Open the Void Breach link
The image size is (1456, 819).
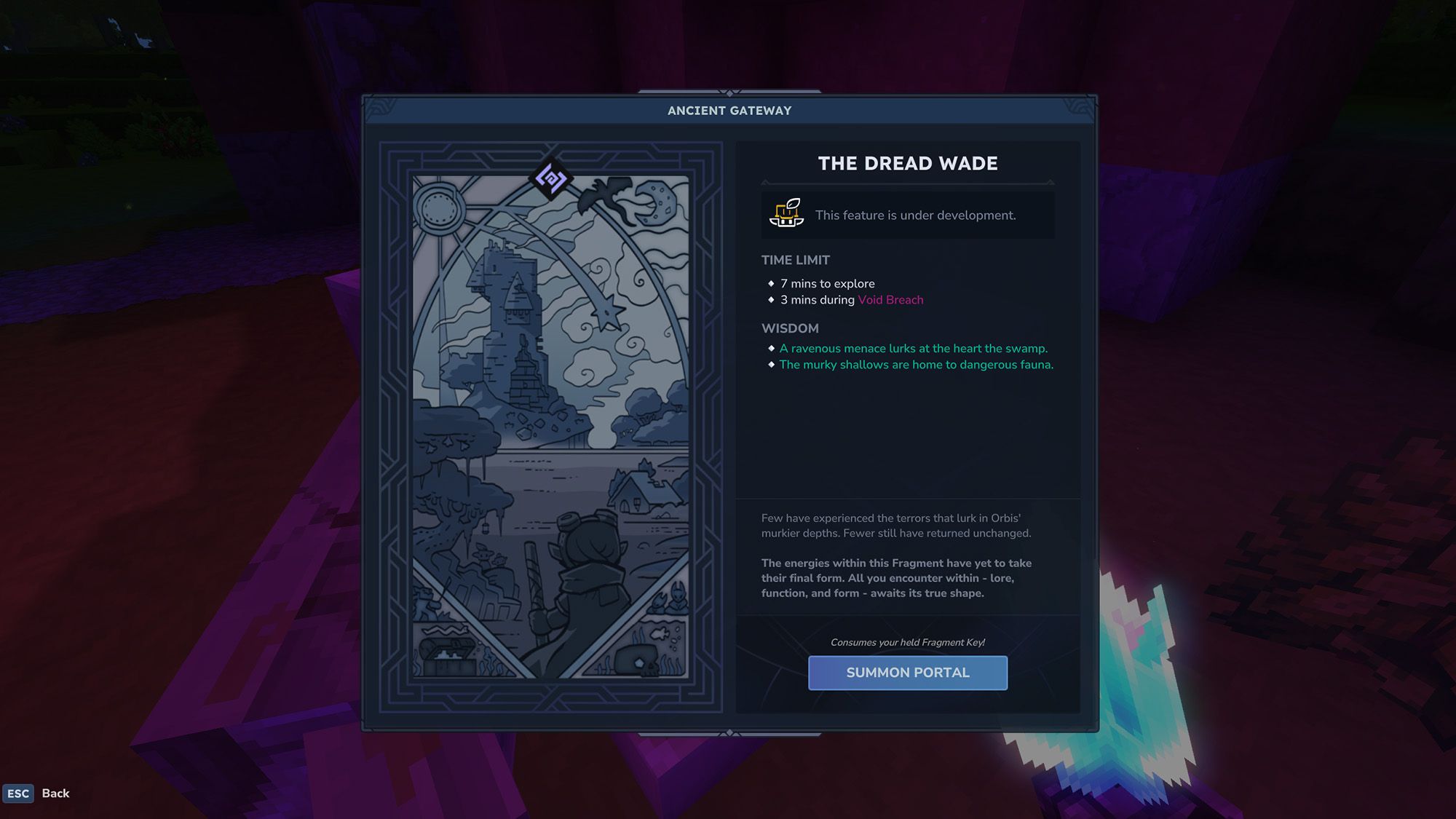point(890,300)
